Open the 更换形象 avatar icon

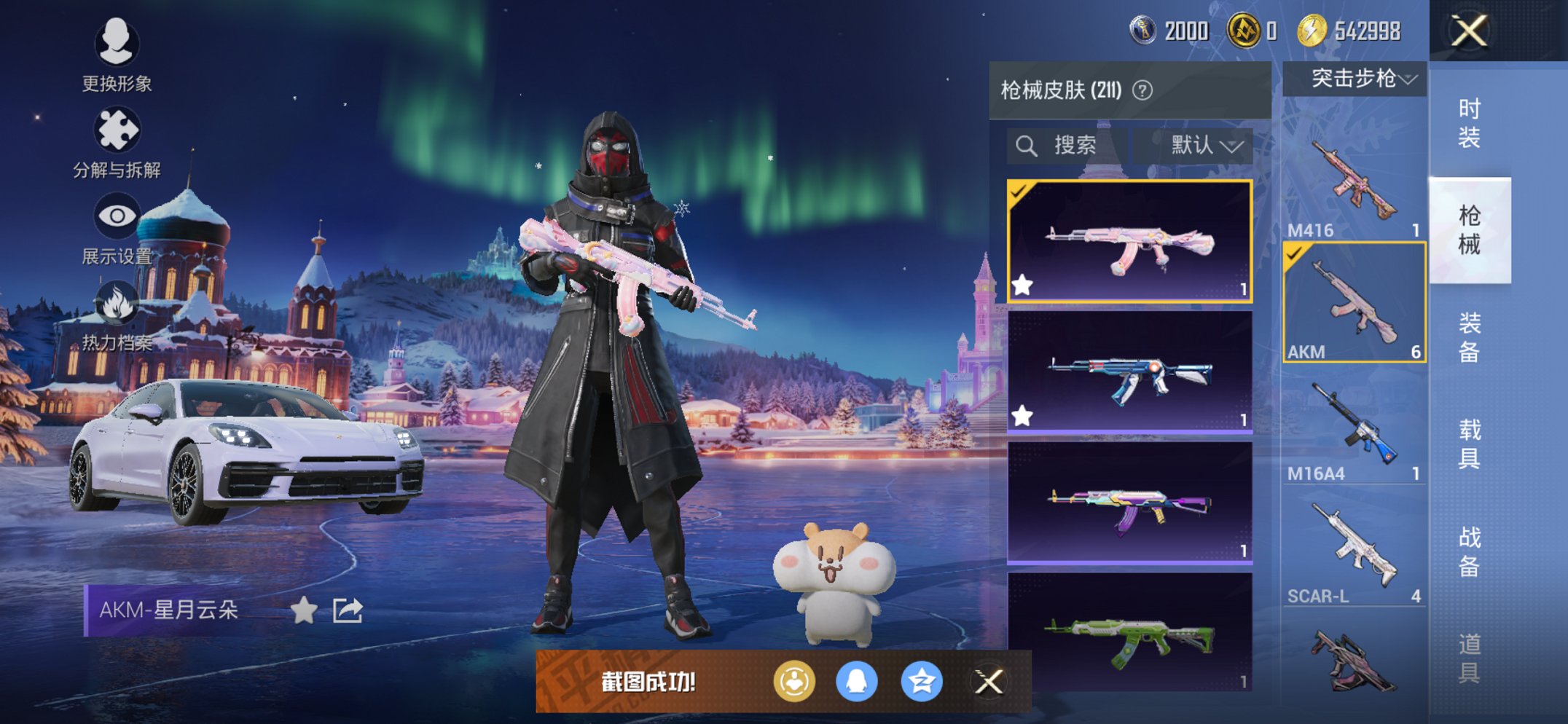click(x=117, y=45)
